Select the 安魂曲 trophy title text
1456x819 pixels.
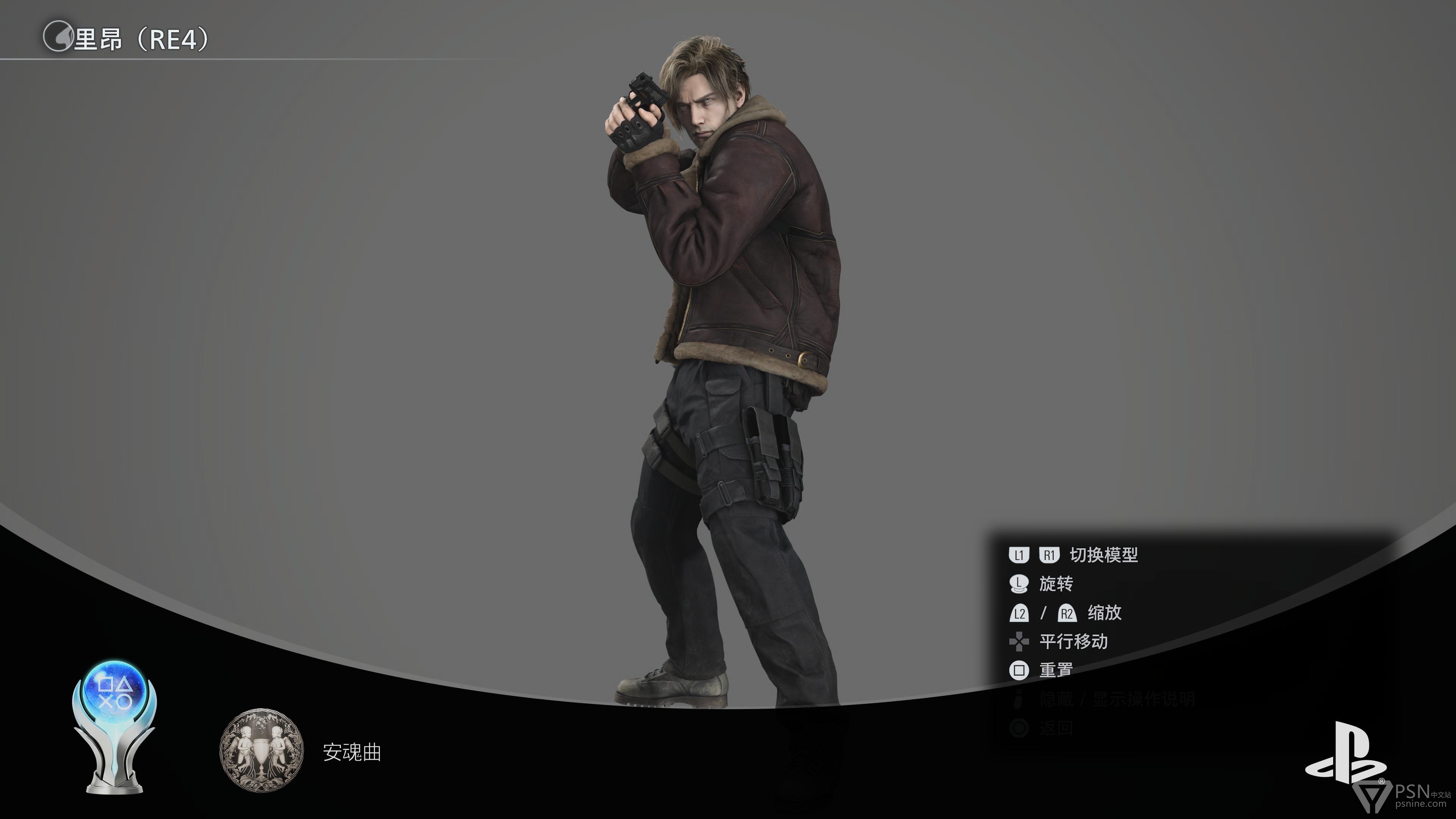click(351, 752)
